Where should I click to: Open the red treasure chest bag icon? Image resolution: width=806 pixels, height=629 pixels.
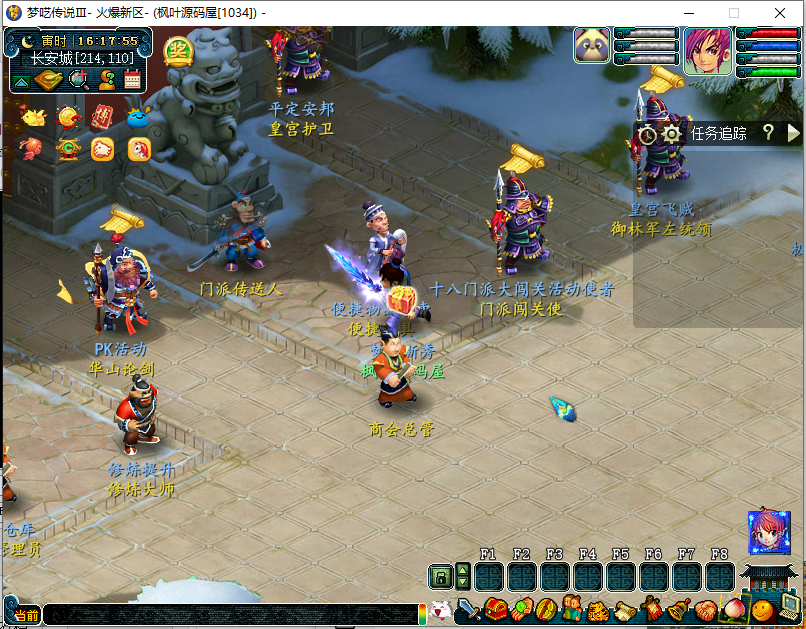[495, 609]
